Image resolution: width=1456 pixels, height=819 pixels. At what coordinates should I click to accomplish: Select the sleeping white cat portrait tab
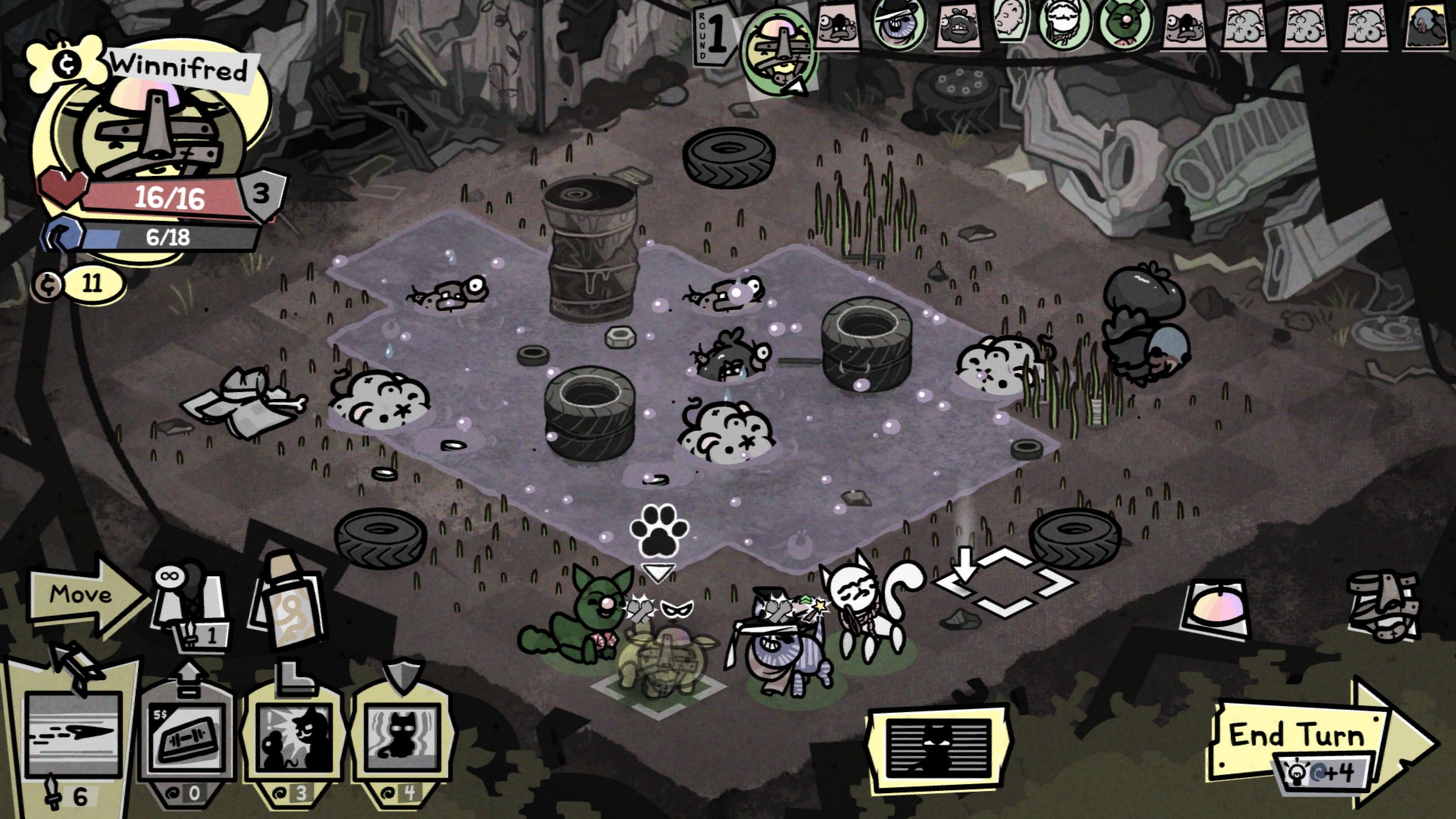[1012, 27]
